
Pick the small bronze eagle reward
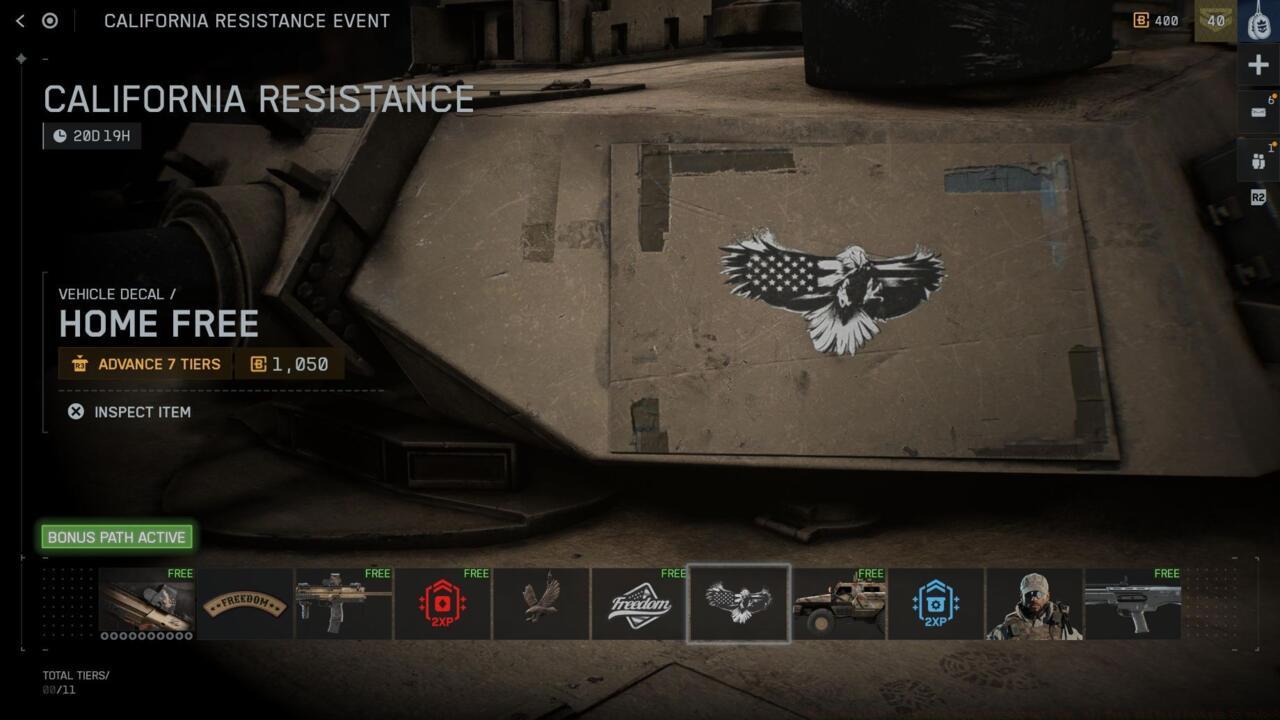(541, 604)
